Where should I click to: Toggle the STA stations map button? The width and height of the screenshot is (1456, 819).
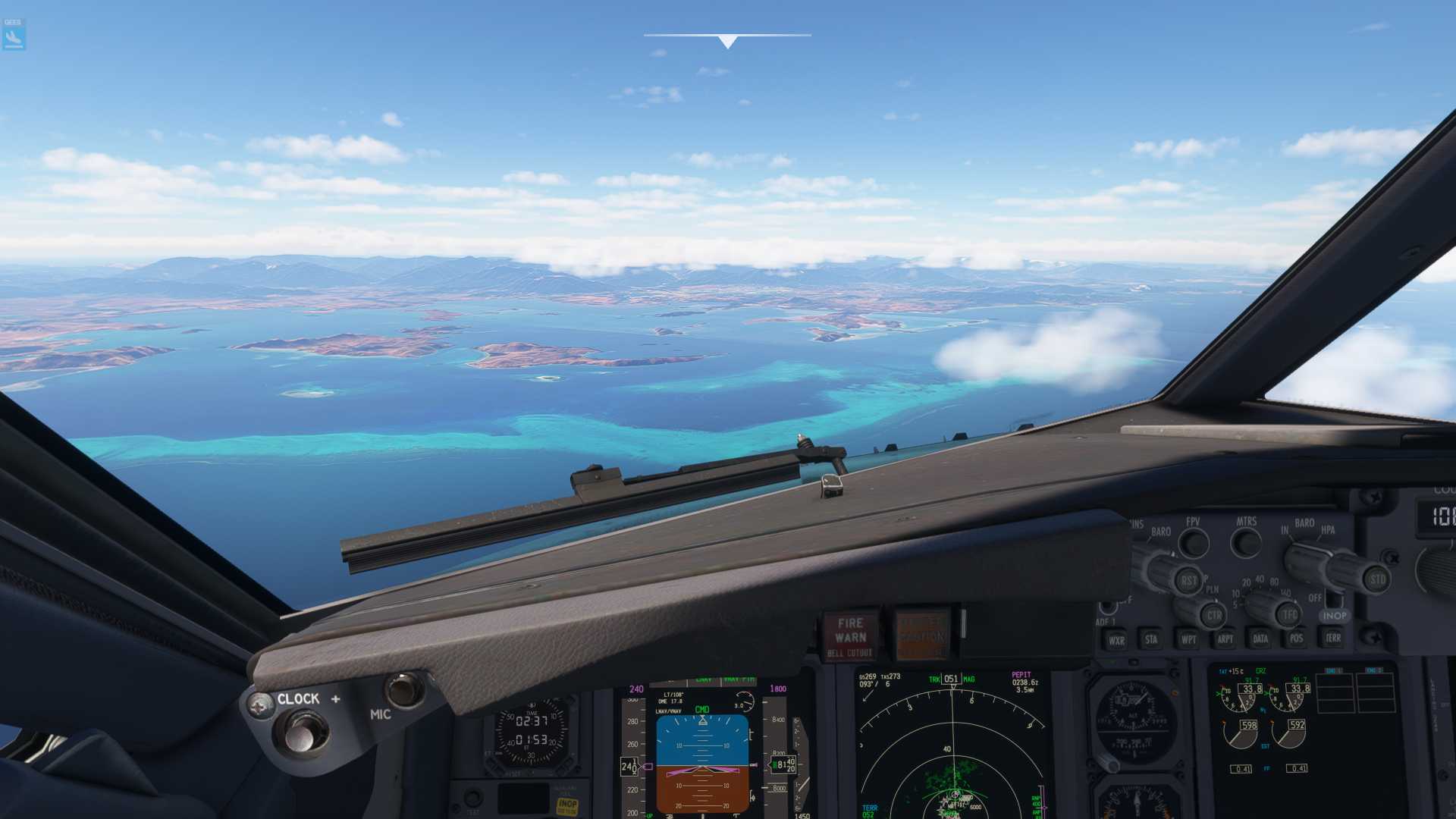[1151, 639]
